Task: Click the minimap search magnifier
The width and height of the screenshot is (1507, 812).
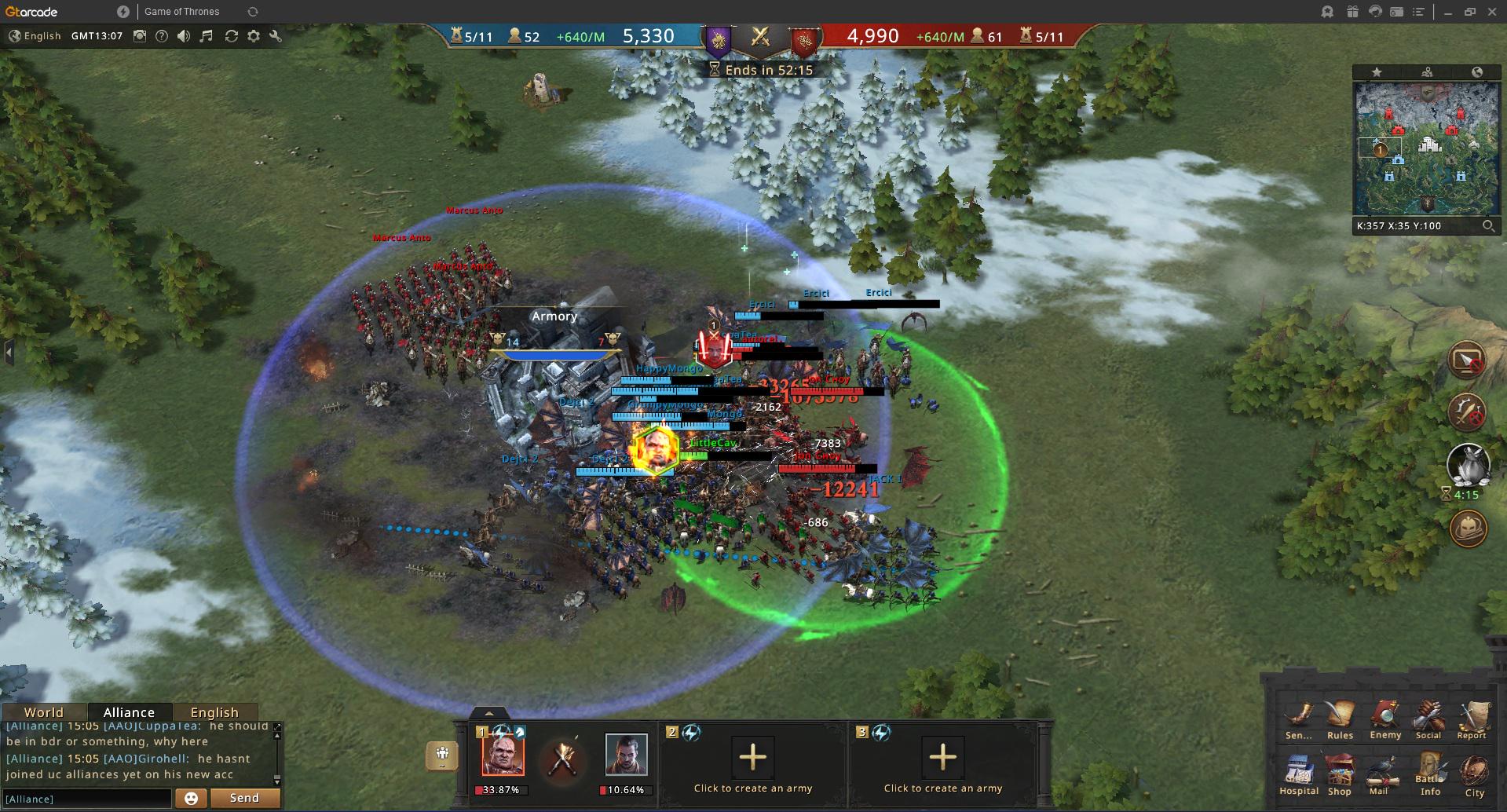Action: (x=1488, y=226)
